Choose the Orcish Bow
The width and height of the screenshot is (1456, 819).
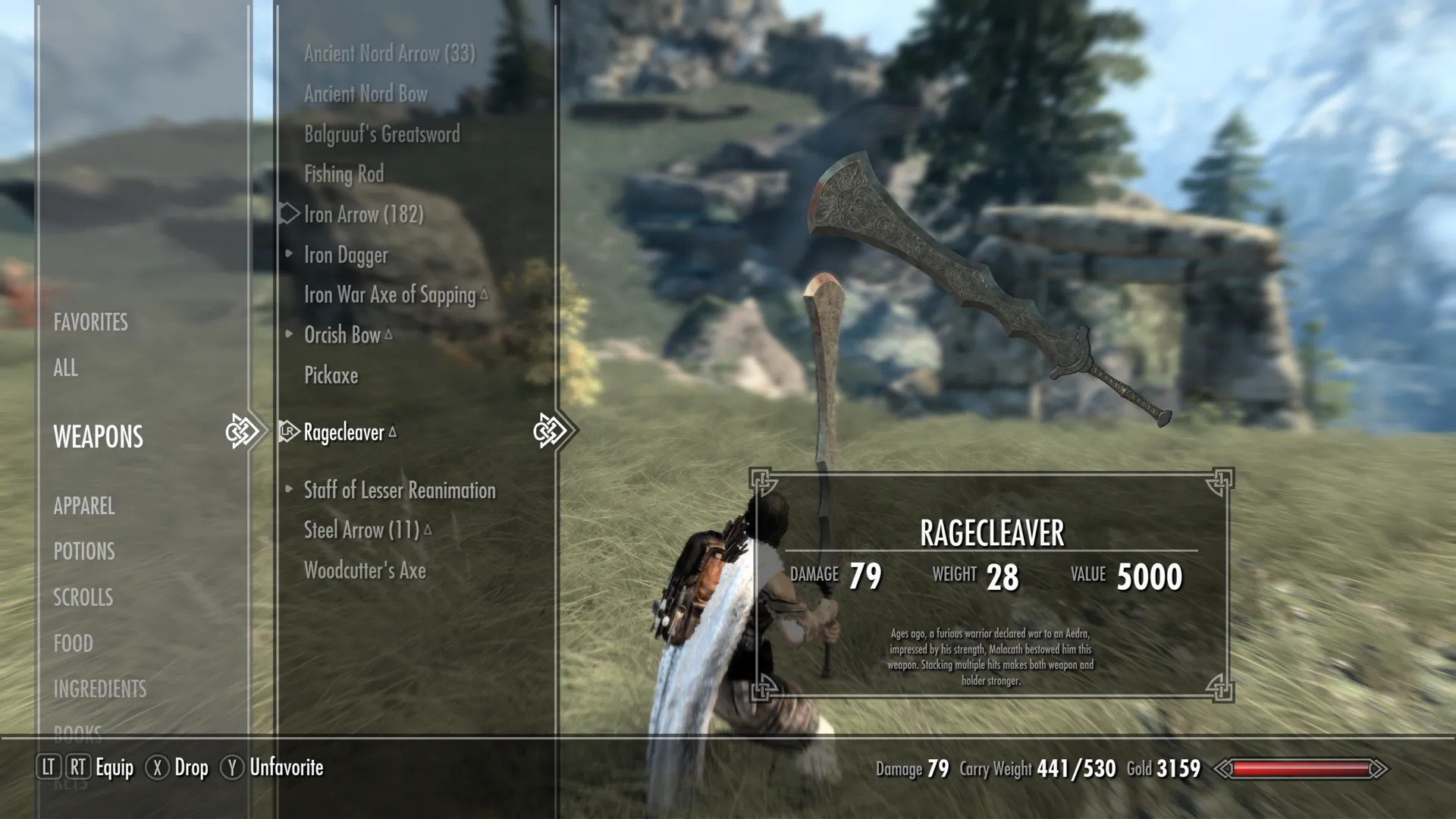click(x=342, y=335)
